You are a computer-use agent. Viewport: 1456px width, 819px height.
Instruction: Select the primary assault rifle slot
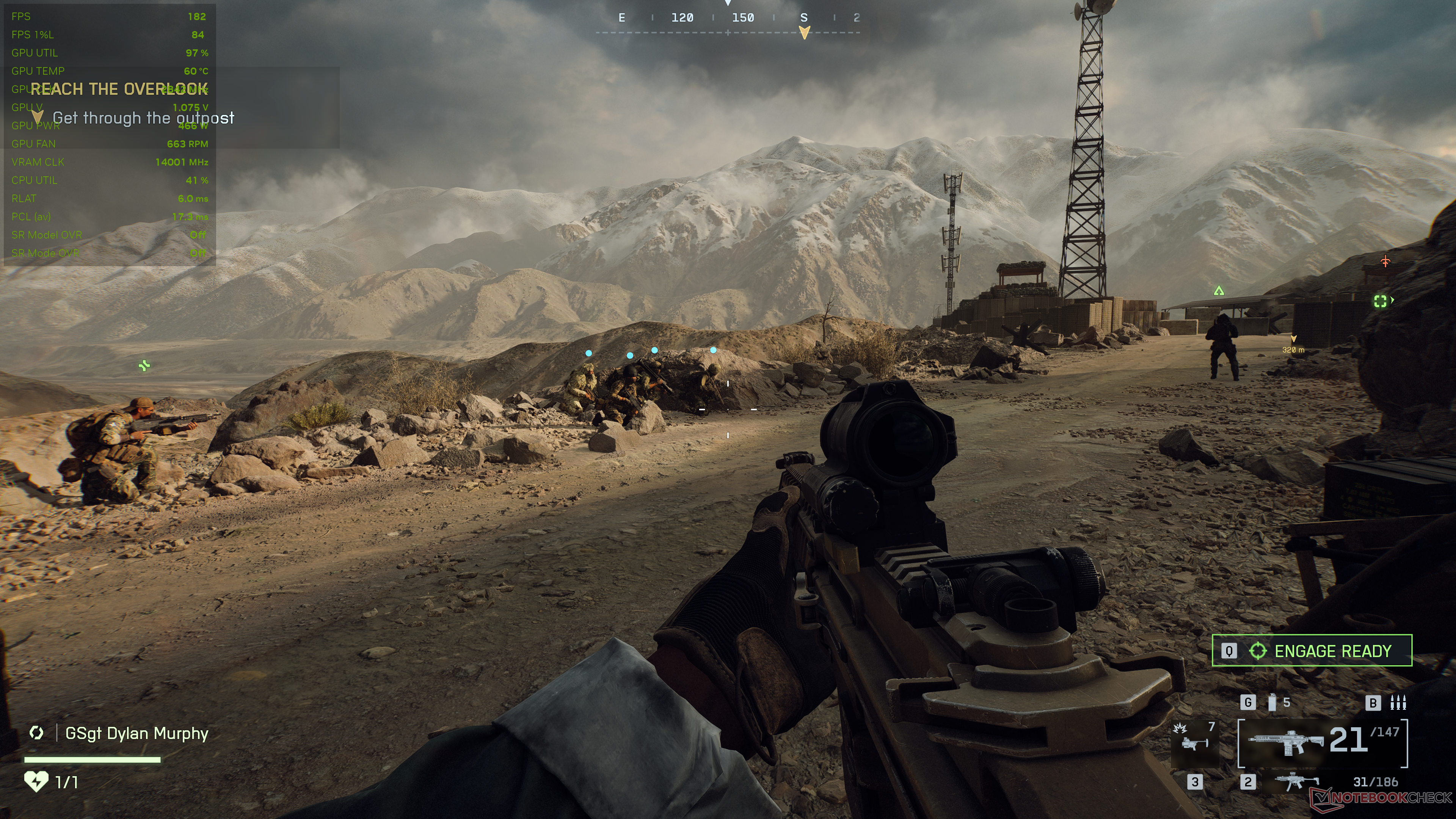pos(1322,742)
